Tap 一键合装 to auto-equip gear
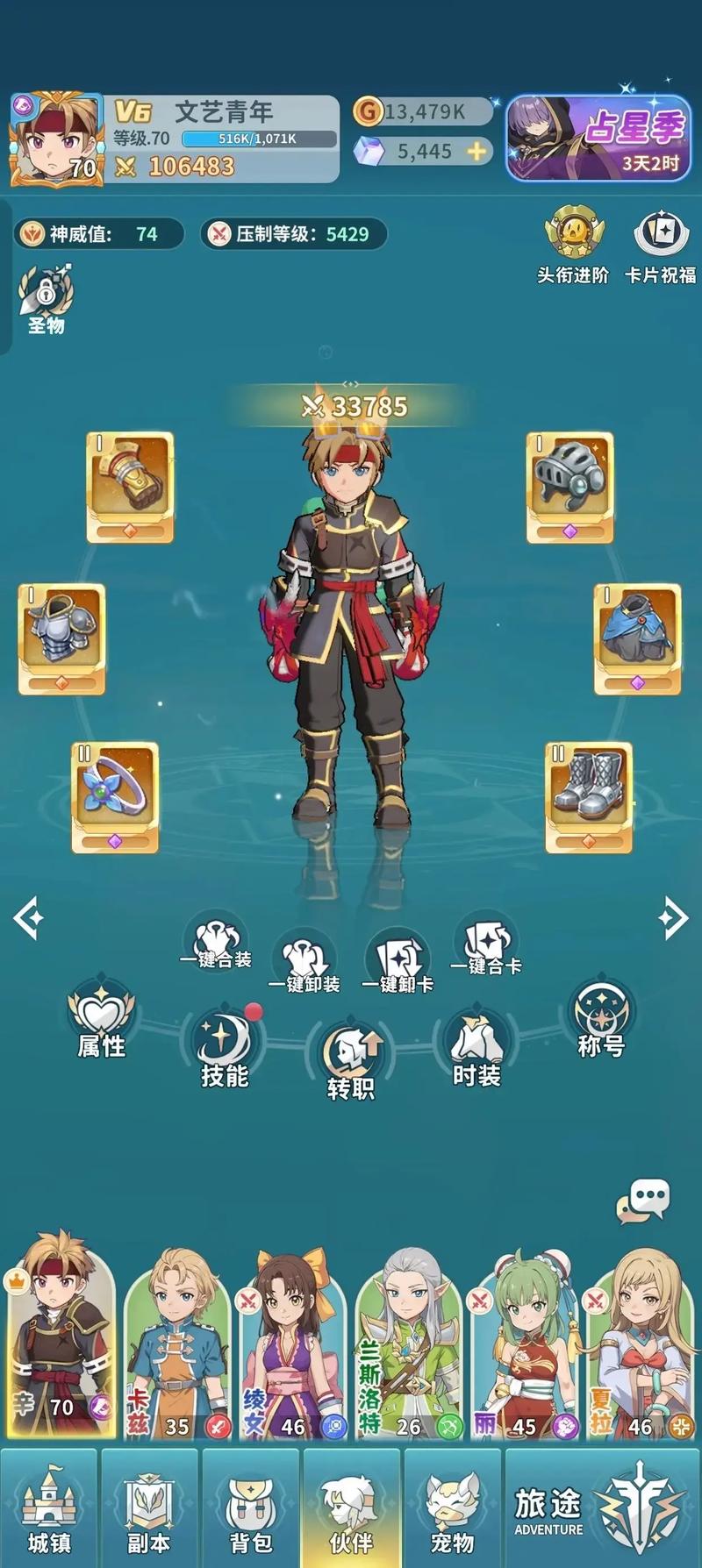The height and width of the screenshot is (1568, 702). [216, 944]
